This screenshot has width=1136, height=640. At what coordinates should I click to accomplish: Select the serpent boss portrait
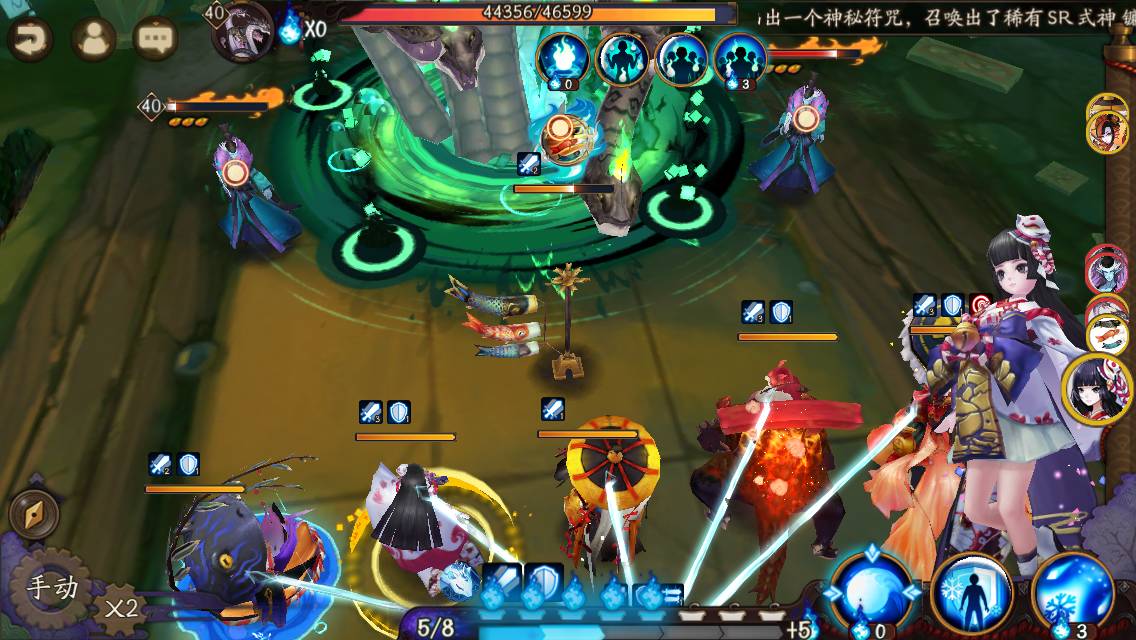243,31
